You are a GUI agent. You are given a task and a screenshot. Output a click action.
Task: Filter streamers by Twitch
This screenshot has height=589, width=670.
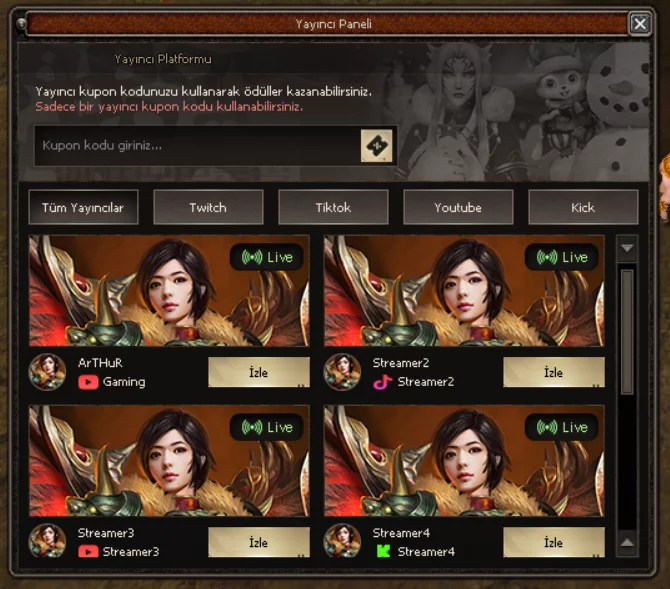pyautogui.click(x=208, y=208)
